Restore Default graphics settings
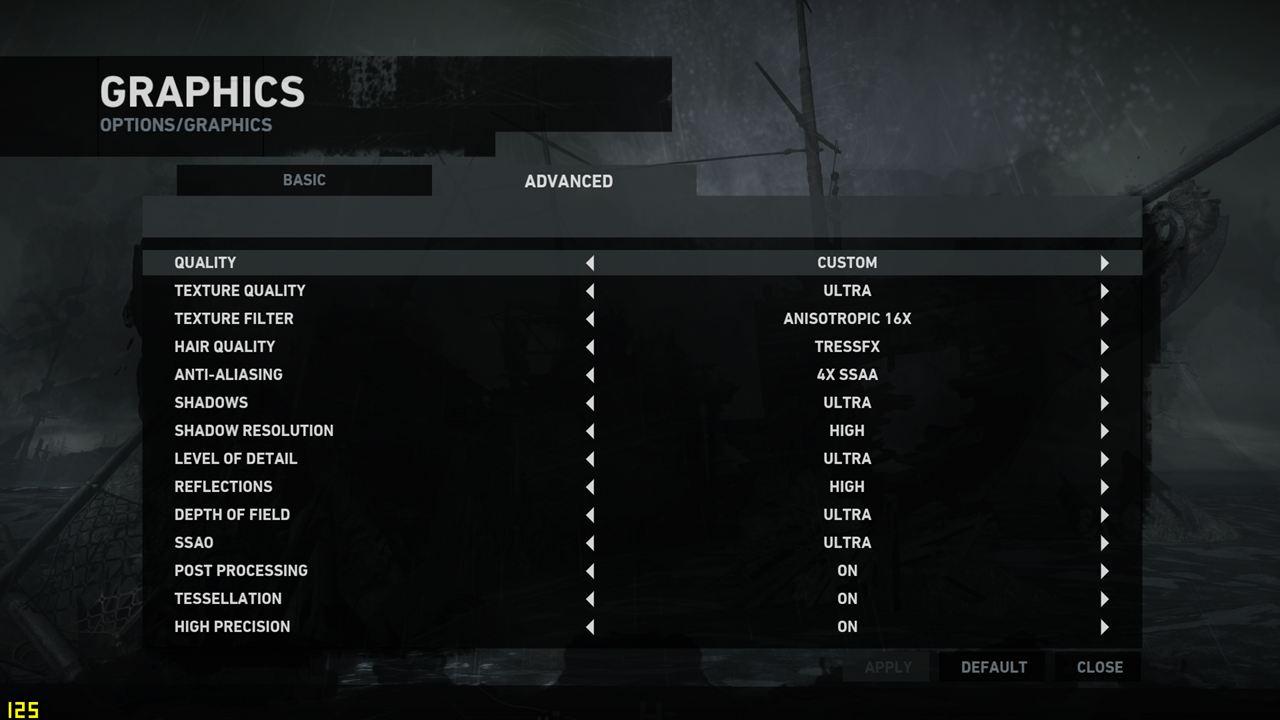 993,667
